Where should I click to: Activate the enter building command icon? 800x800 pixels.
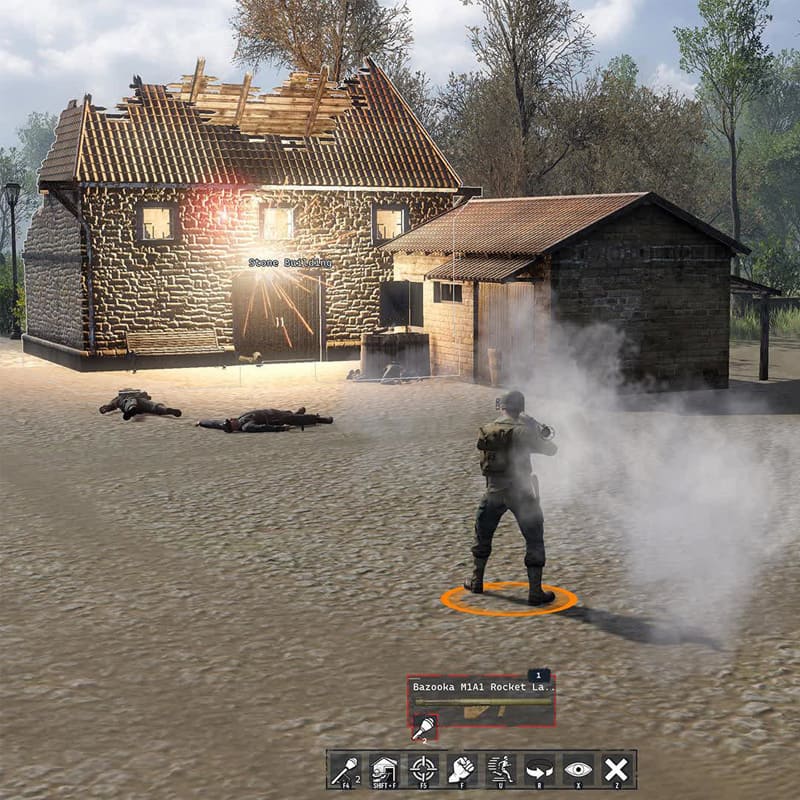[x=384, y=770]
